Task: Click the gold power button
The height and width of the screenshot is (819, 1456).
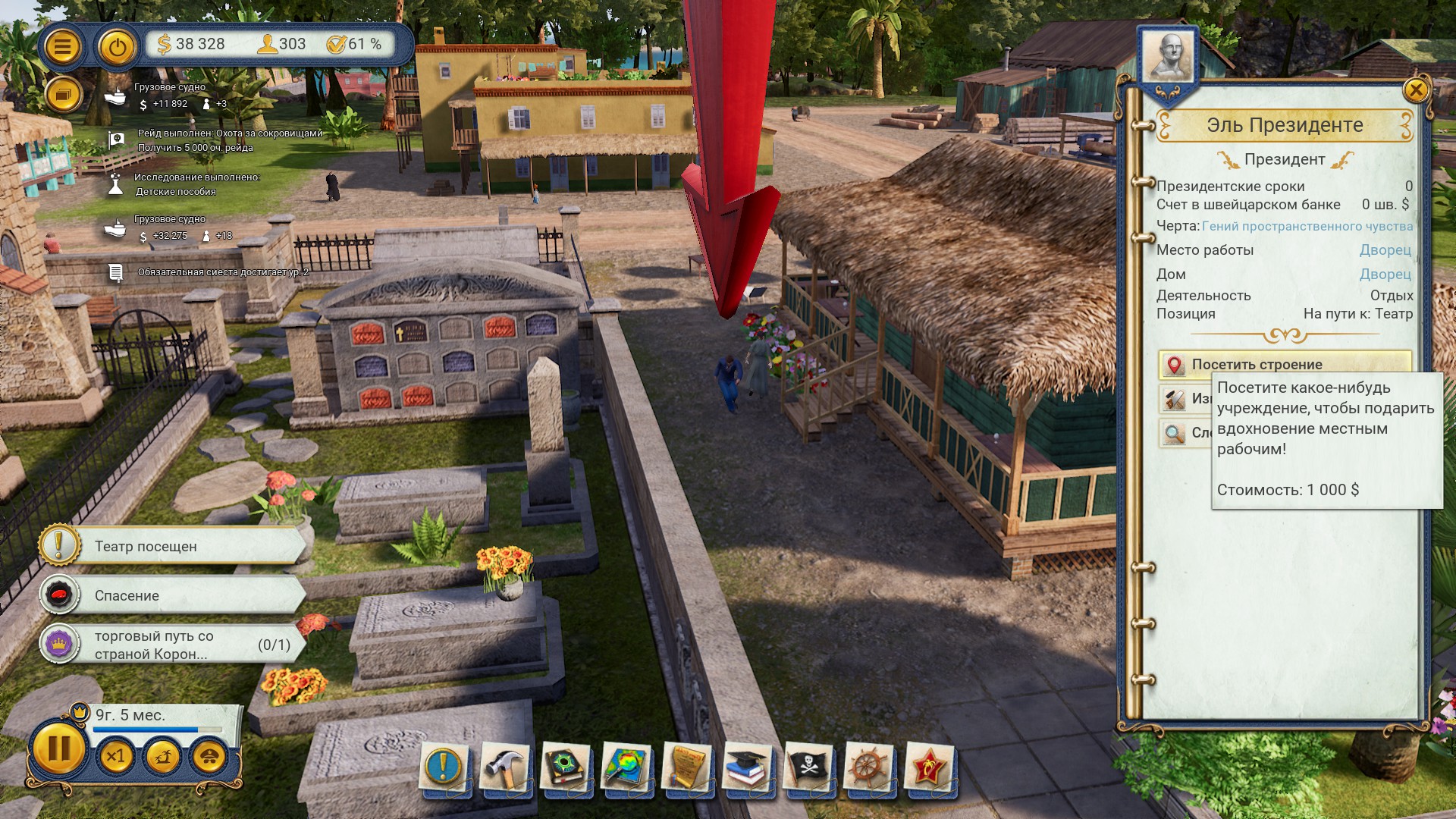Action: coord(116,48)
